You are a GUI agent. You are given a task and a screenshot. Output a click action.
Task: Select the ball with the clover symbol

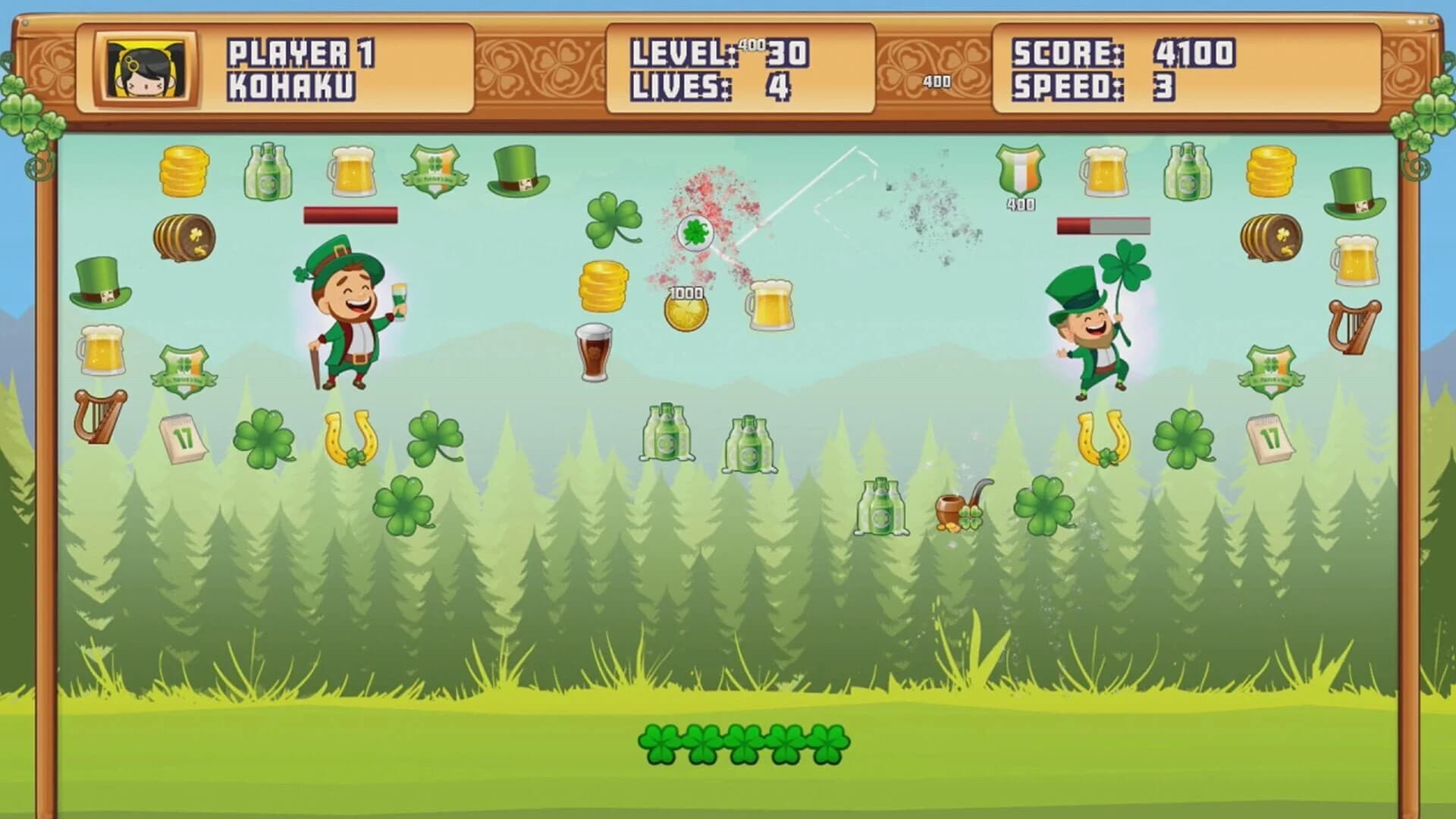click(x=697, y=232)
